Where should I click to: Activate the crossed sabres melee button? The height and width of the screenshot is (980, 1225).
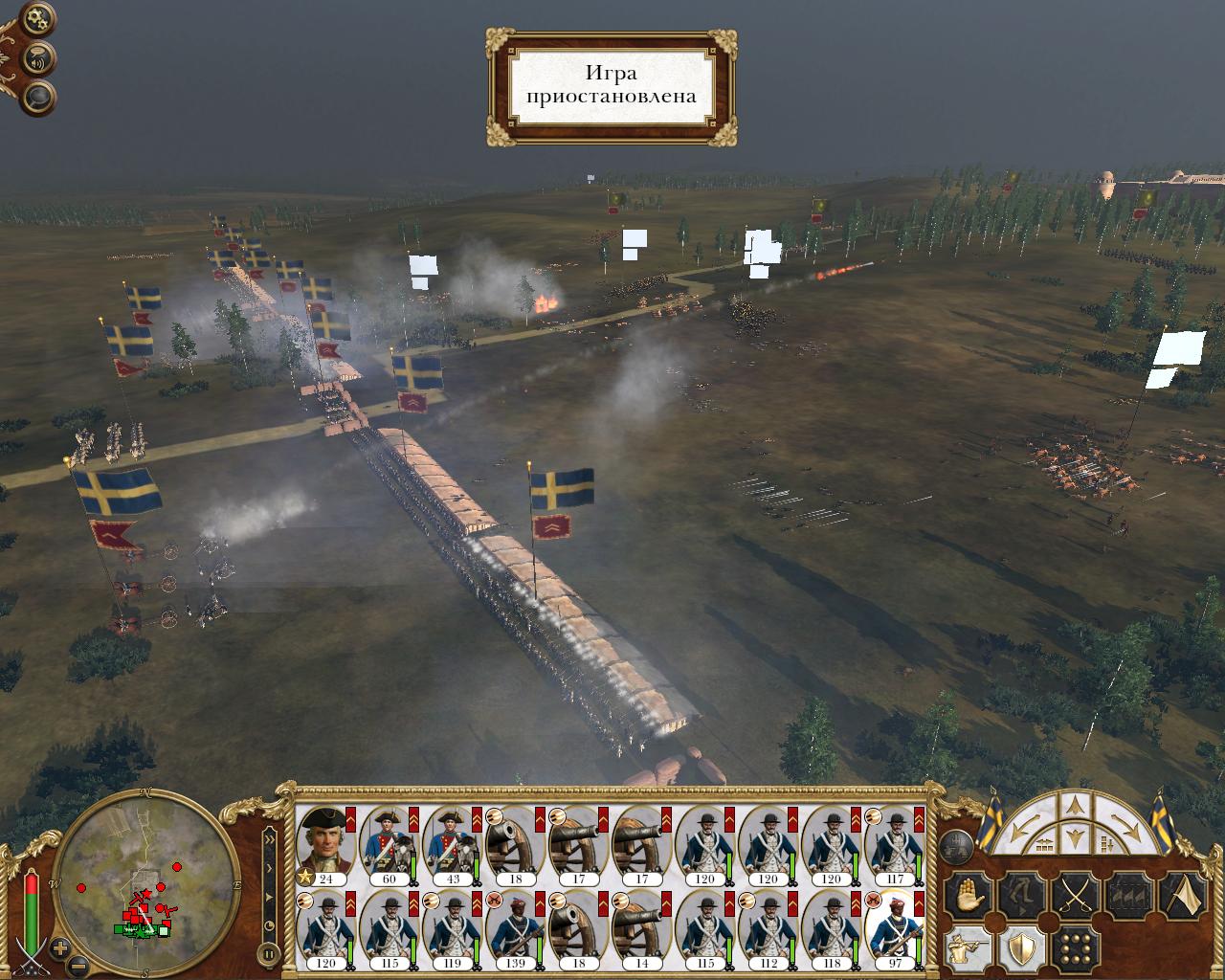(1074, 897)
